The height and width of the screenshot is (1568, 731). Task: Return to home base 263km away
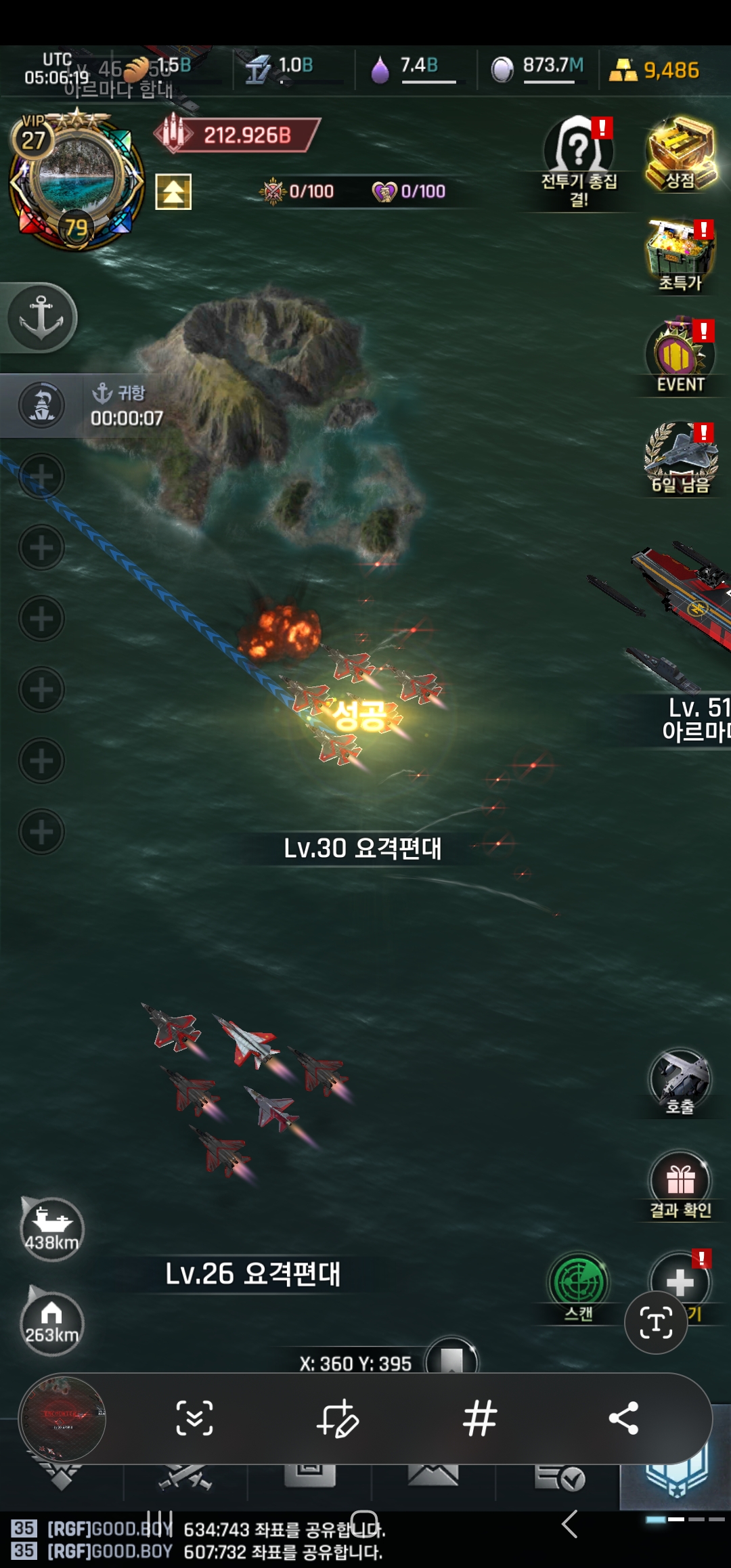(x=51, y=1323)
